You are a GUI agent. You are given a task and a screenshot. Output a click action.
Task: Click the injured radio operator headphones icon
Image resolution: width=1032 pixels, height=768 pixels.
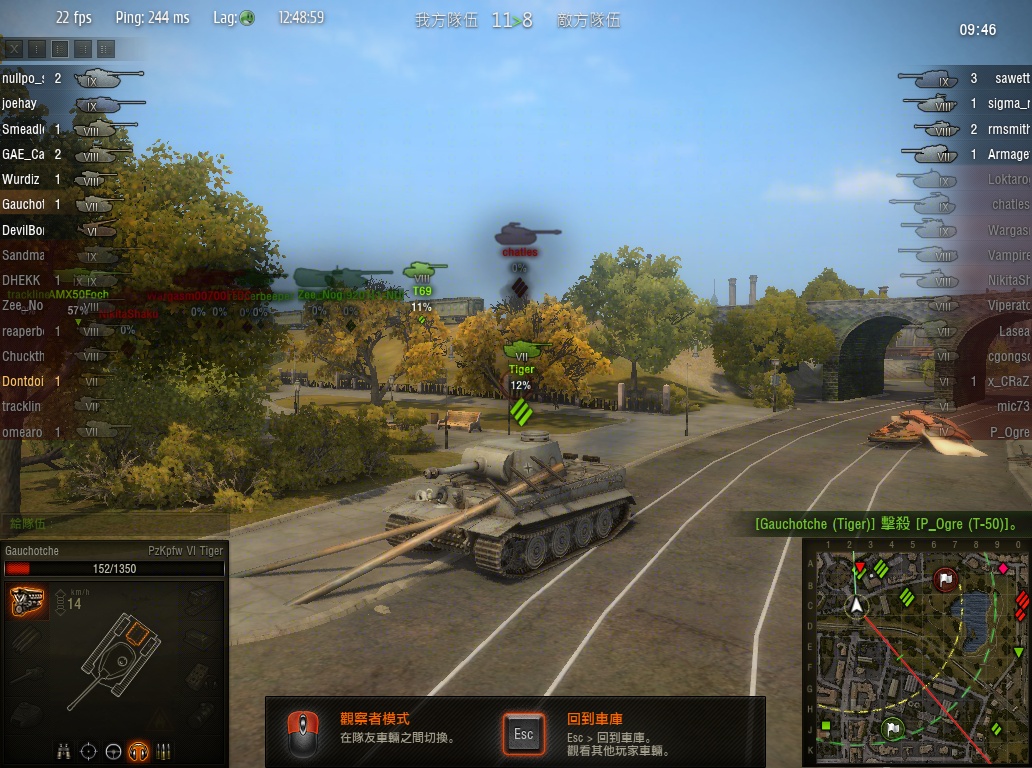(x=138, y=751)
